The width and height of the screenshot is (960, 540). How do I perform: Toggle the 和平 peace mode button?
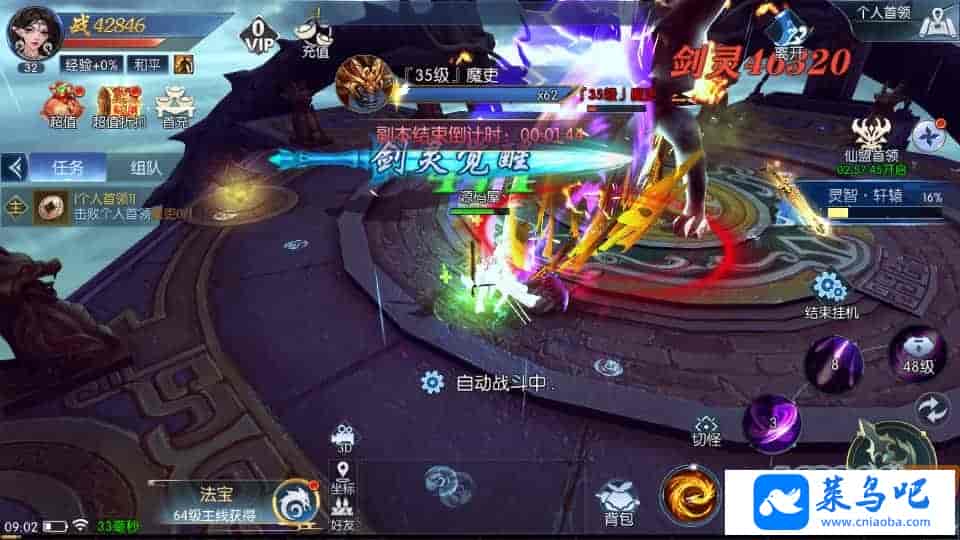click(x=150, y=65)
